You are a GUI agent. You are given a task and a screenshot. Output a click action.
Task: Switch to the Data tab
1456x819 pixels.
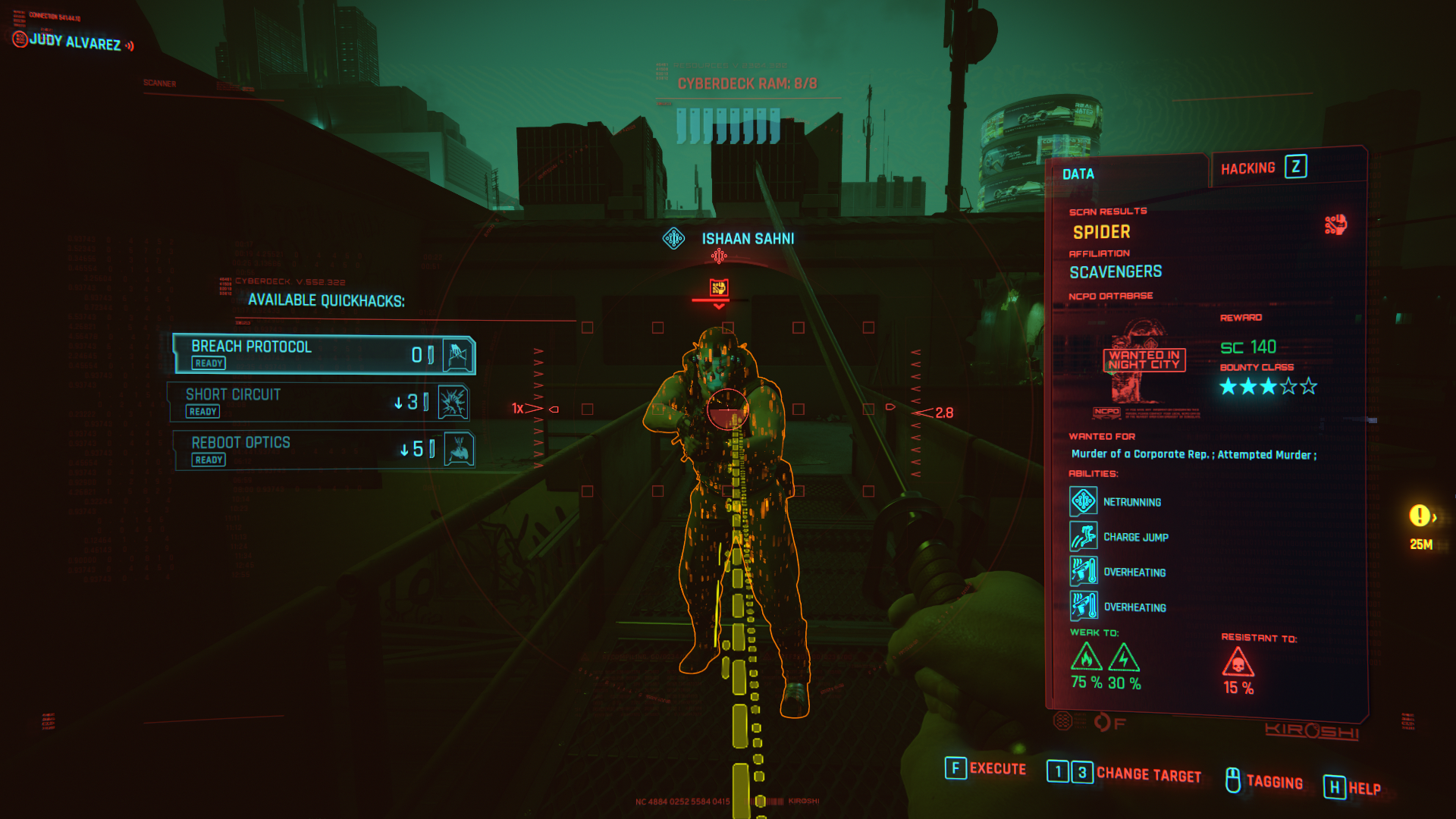point(1078,174)
